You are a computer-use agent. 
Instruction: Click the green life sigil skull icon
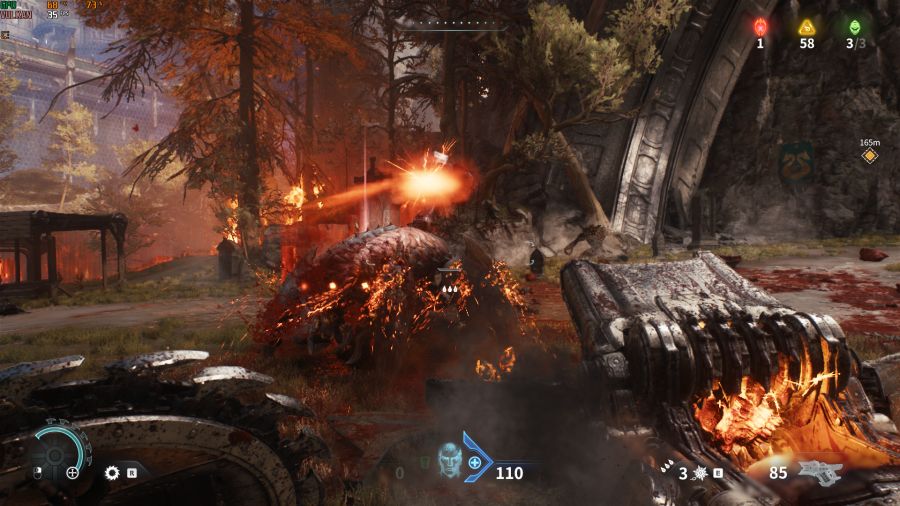point(854,27)
